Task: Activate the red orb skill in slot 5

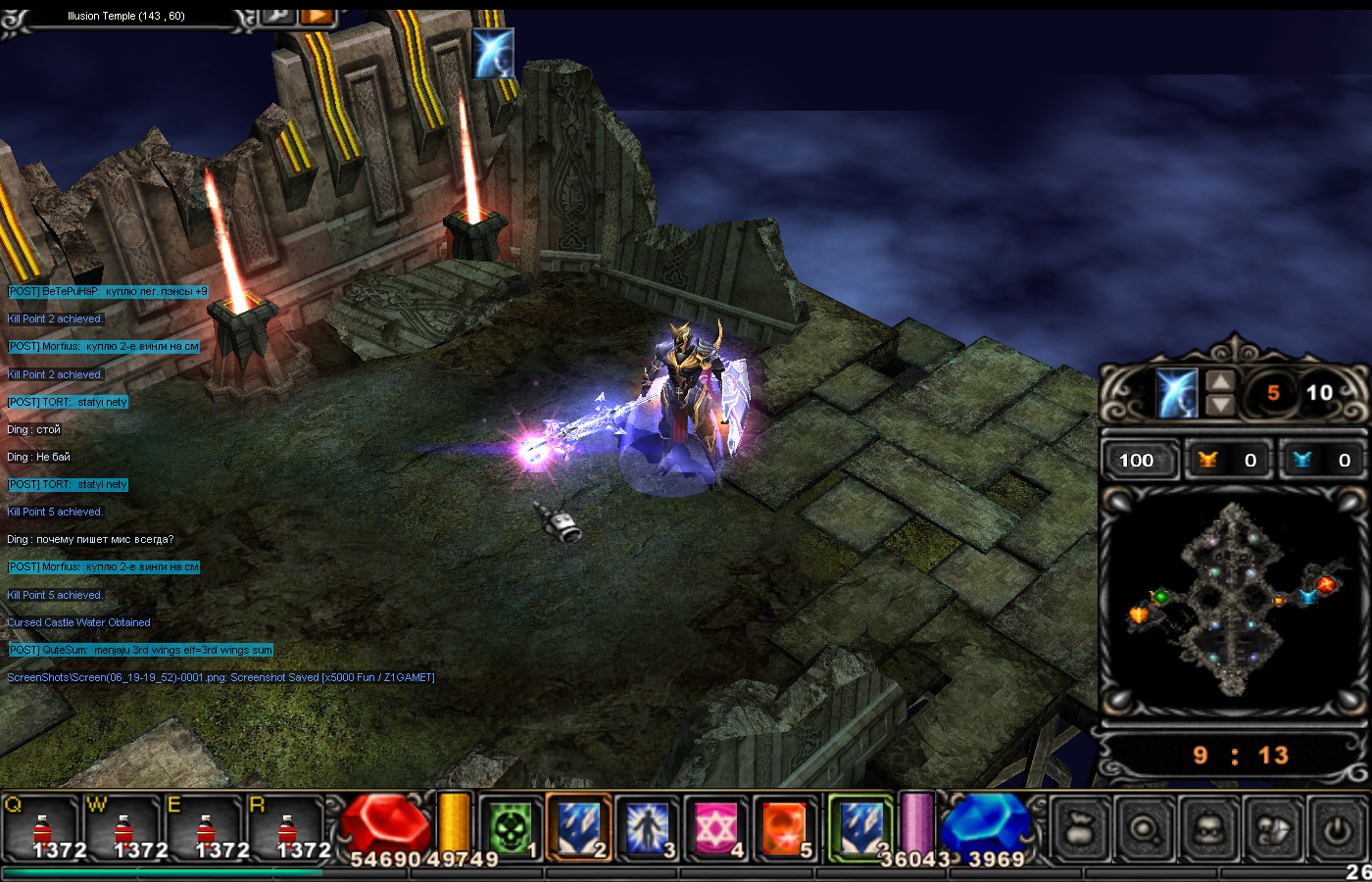Action: click(x=784, y=828)
